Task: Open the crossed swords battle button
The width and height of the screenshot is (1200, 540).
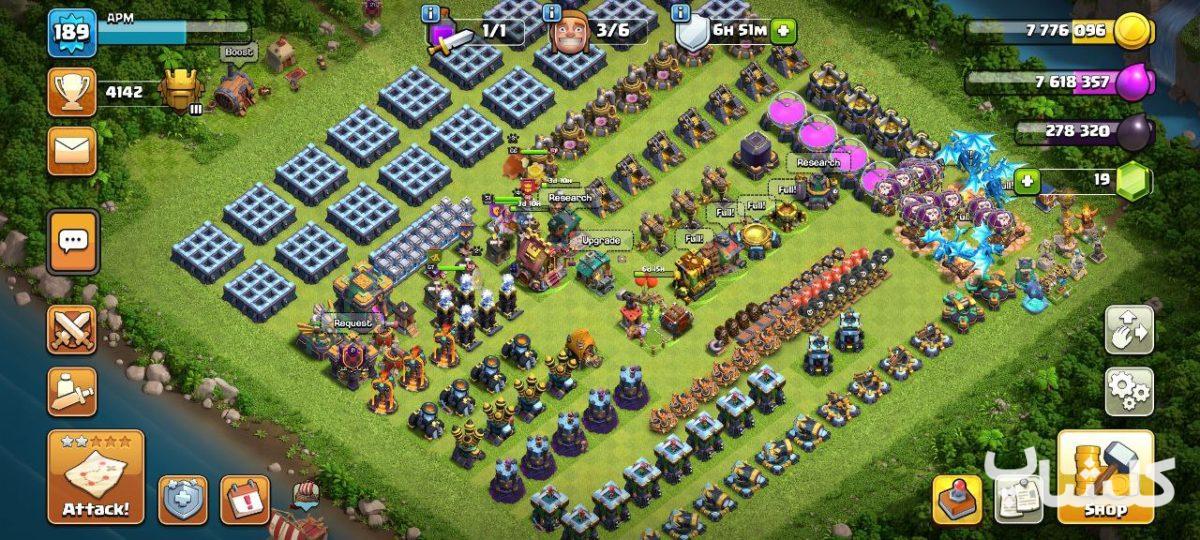Action: [x=72, y=329]
